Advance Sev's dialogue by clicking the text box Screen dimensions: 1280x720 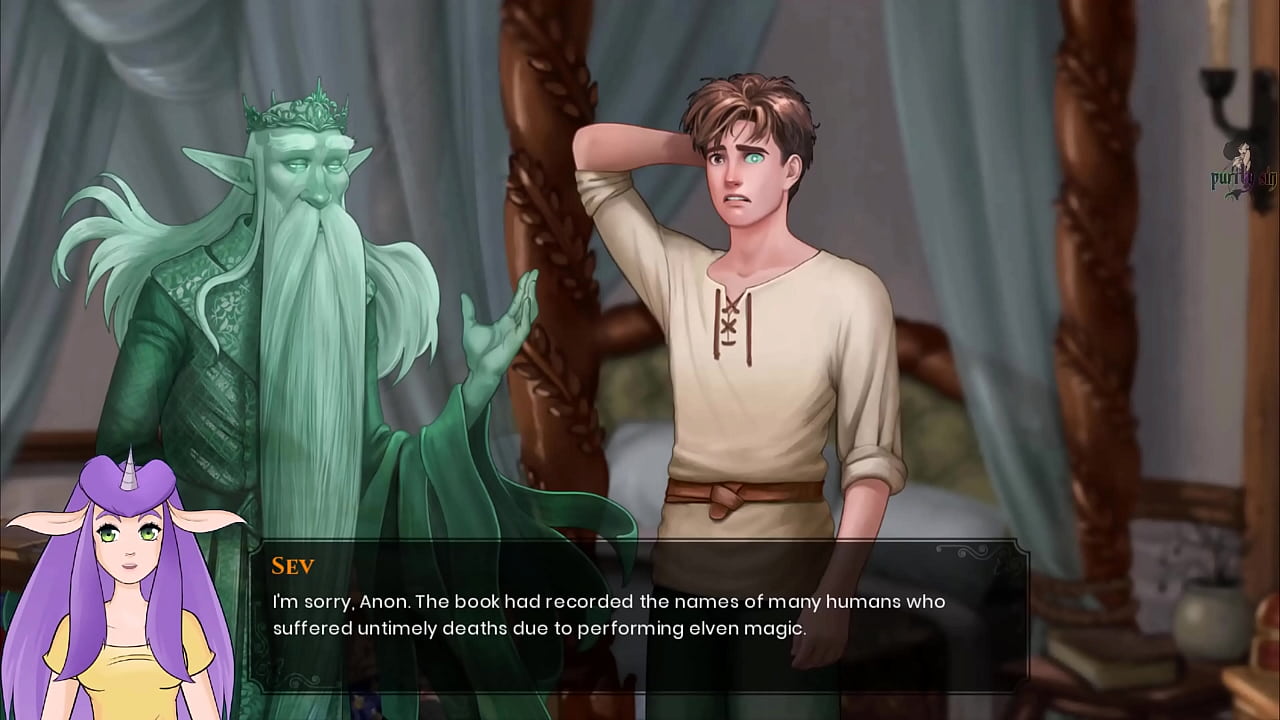(638, 615)
